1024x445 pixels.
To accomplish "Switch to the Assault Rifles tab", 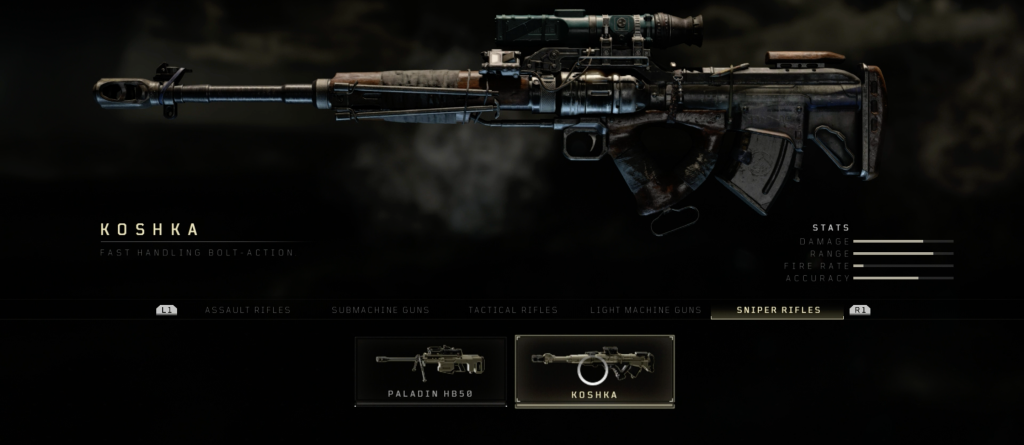I will tap(247, 310).
